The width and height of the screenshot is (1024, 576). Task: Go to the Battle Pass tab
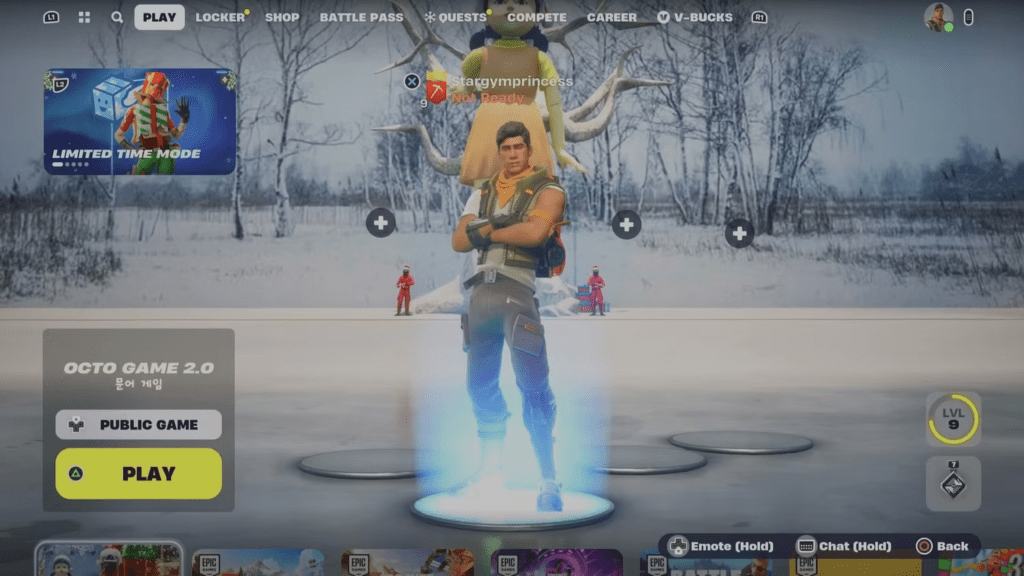(x=361, y=17)
